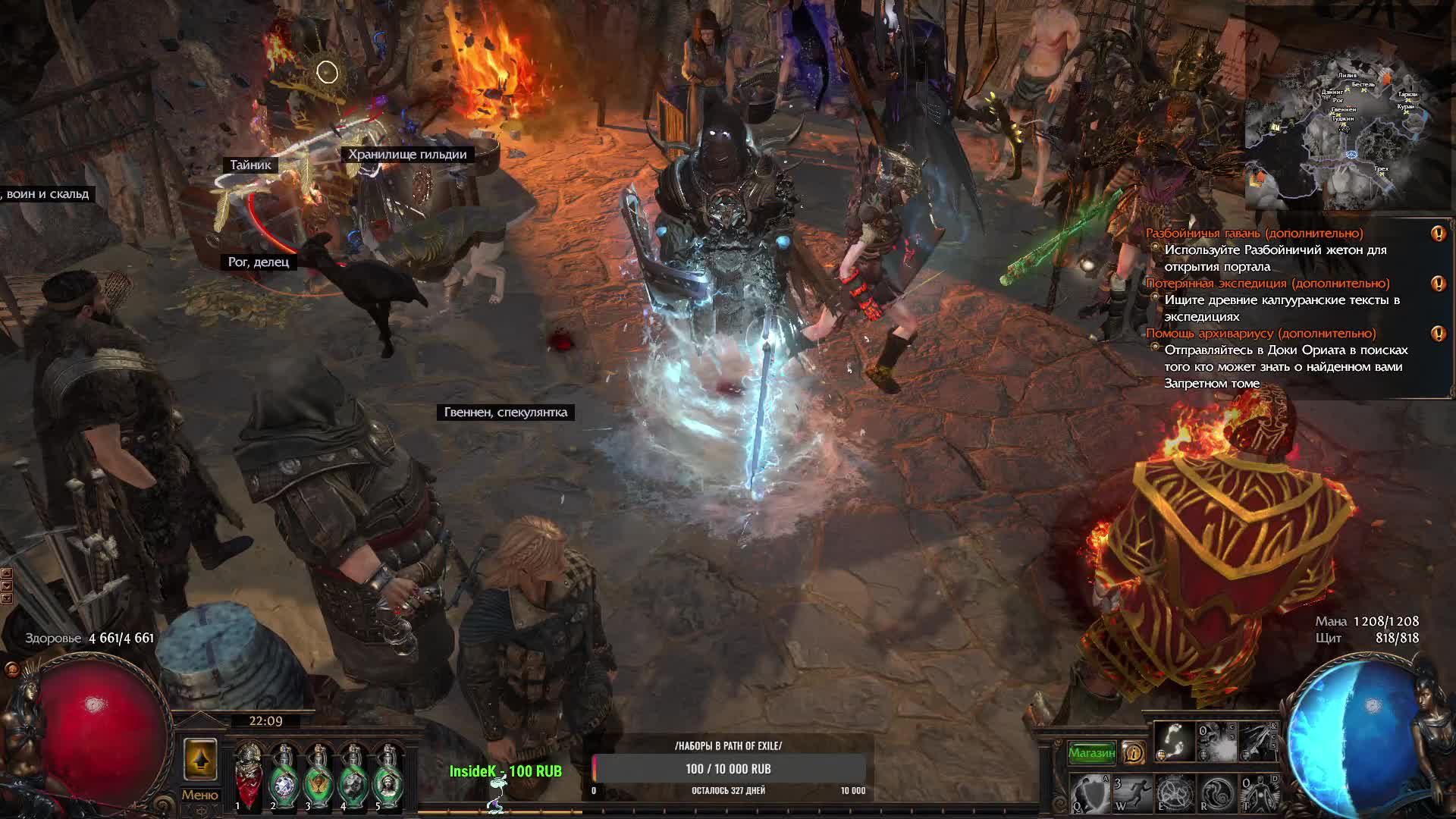Click the donation goal progress bar overlay
This screenshot has height=819, width=1456.
tap(728, 768)
